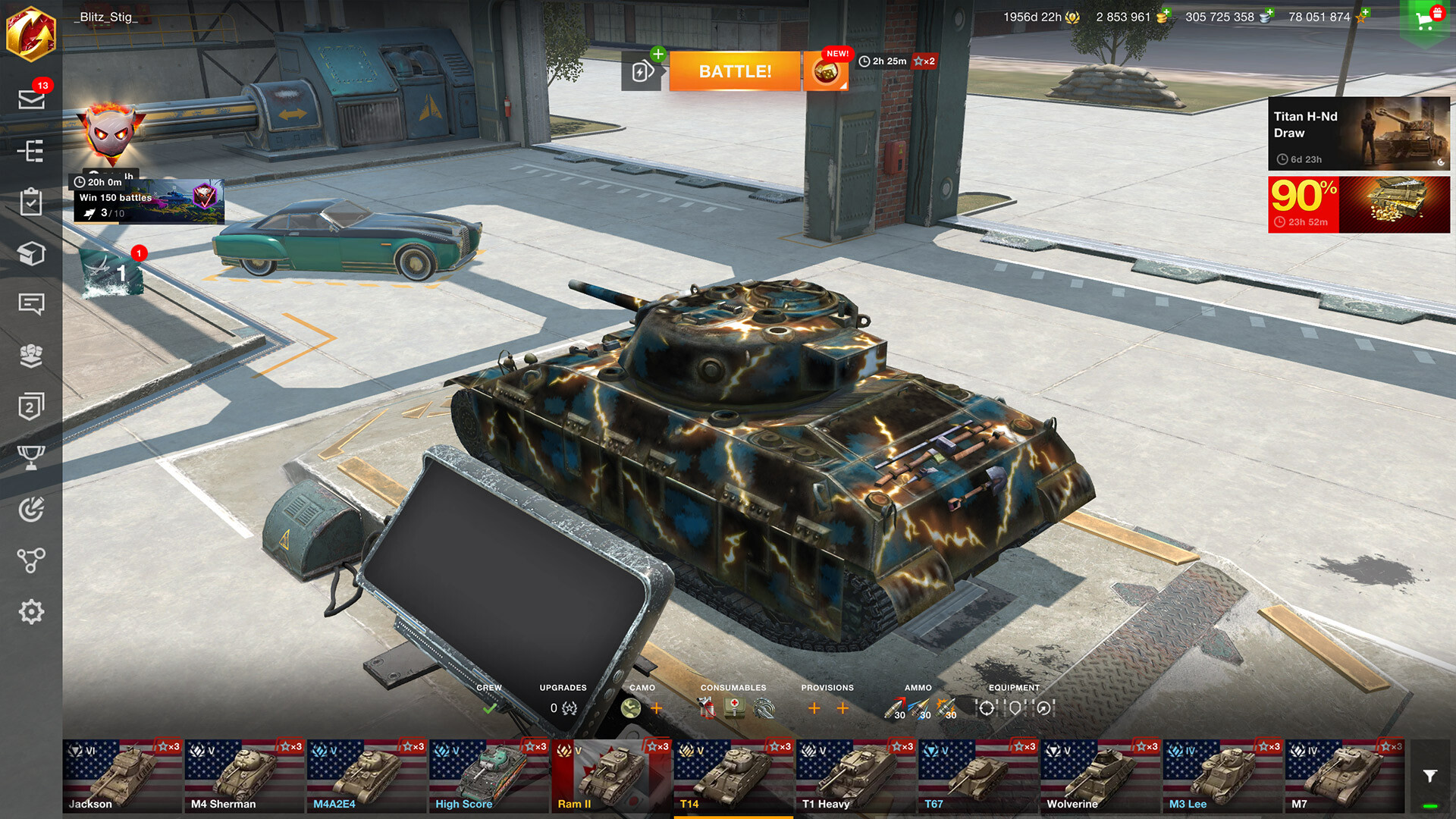Image resolution: width=1456 pixels, height=819 pixels.
Task: Open the battle mode selector beside Battle button
Action: pos(641,71)
